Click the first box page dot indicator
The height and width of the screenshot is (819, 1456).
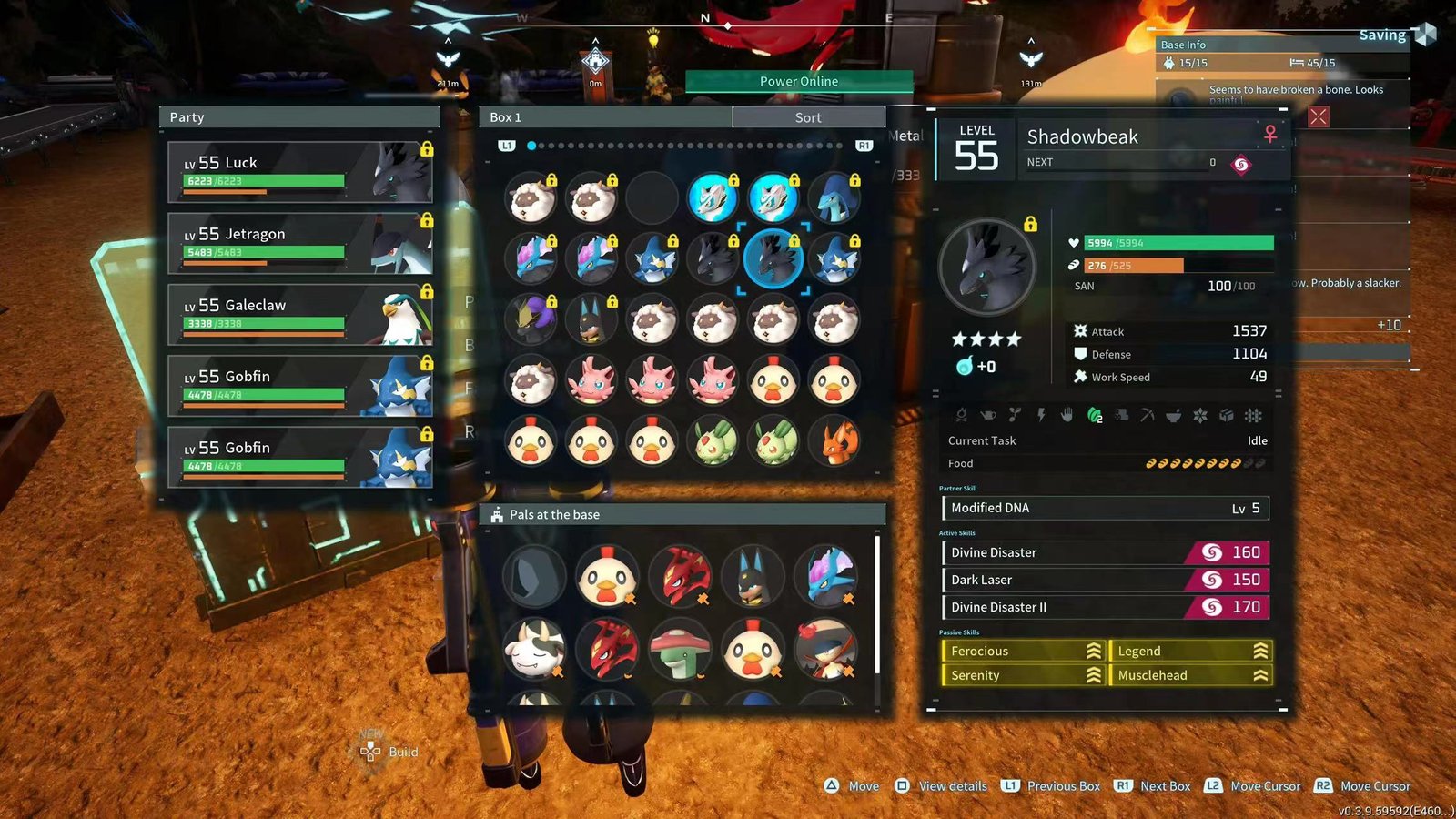tap(531, 146)
